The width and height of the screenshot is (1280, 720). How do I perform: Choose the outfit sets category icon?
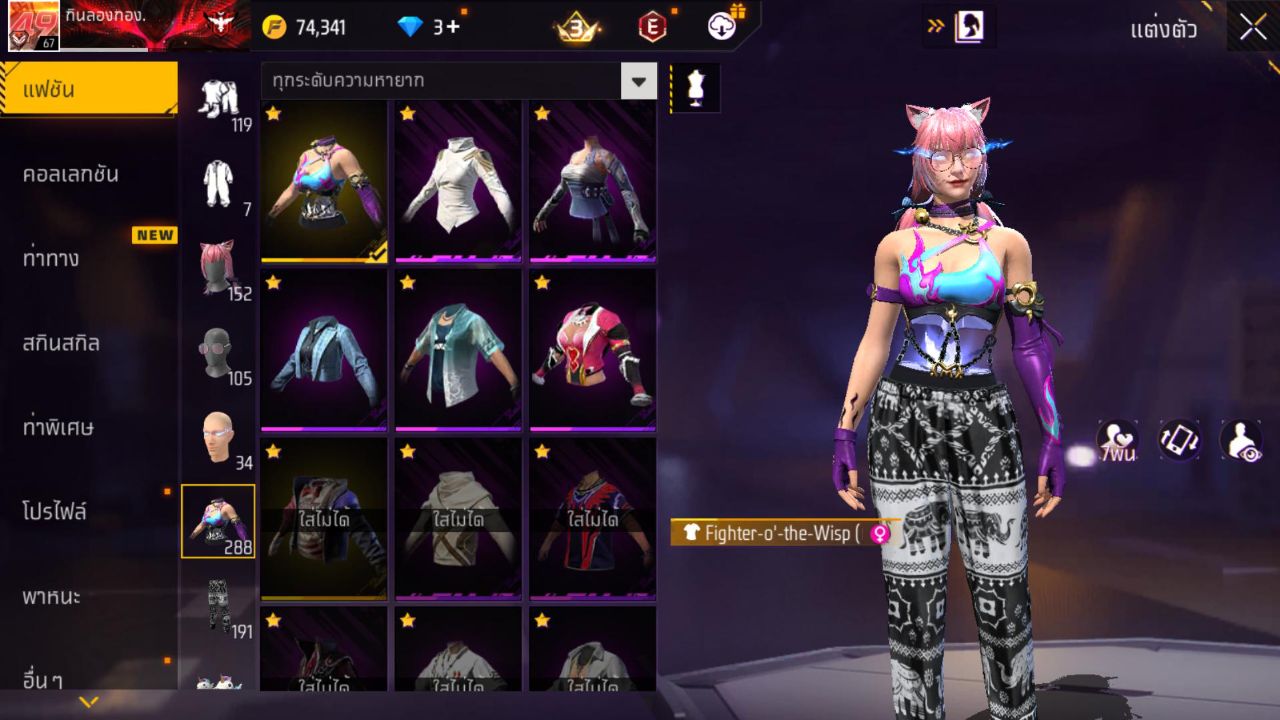[x=218, y=100]
